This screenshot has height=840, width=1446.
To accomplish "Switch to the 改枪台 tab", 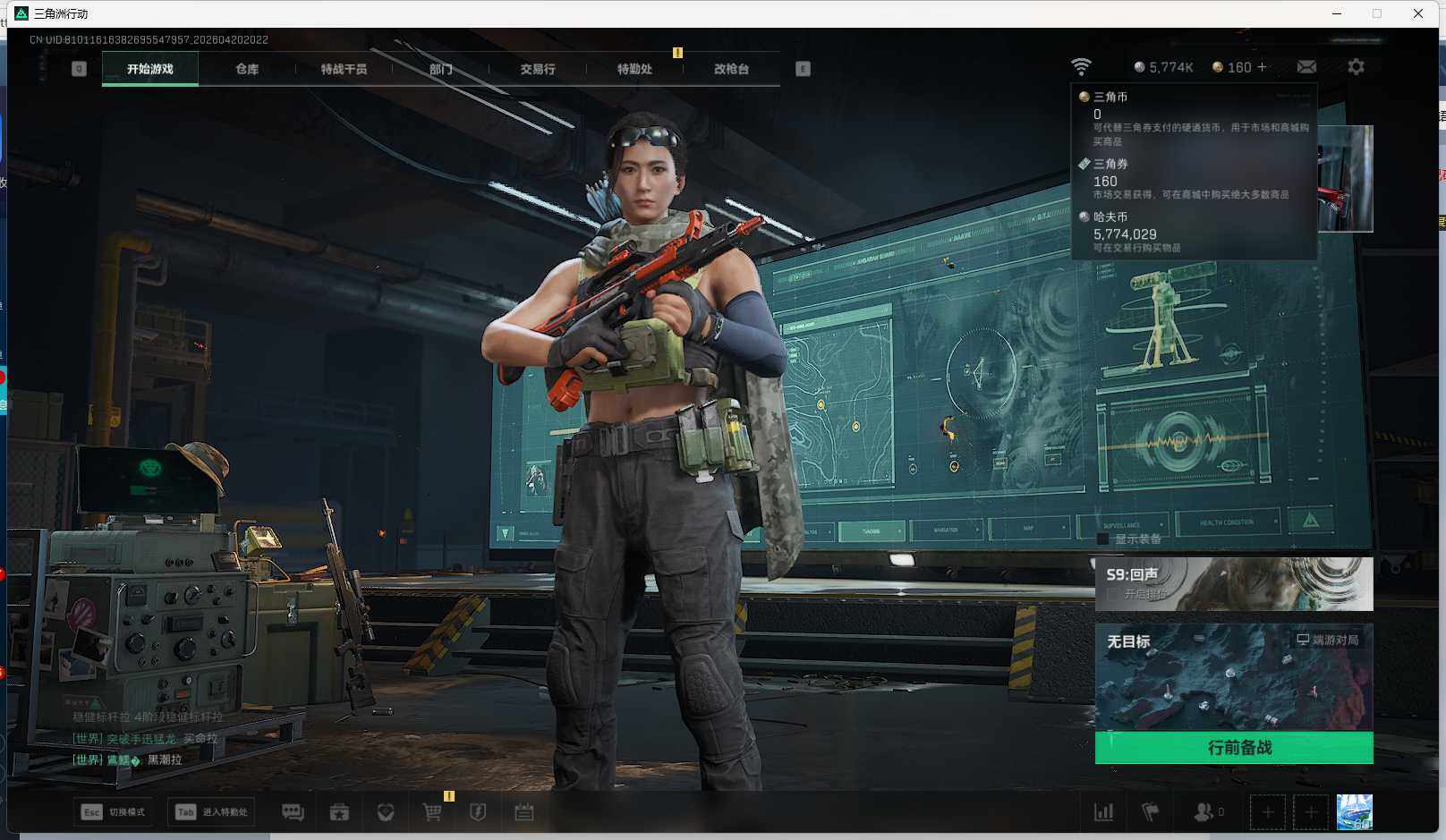I will pos(731,69).
